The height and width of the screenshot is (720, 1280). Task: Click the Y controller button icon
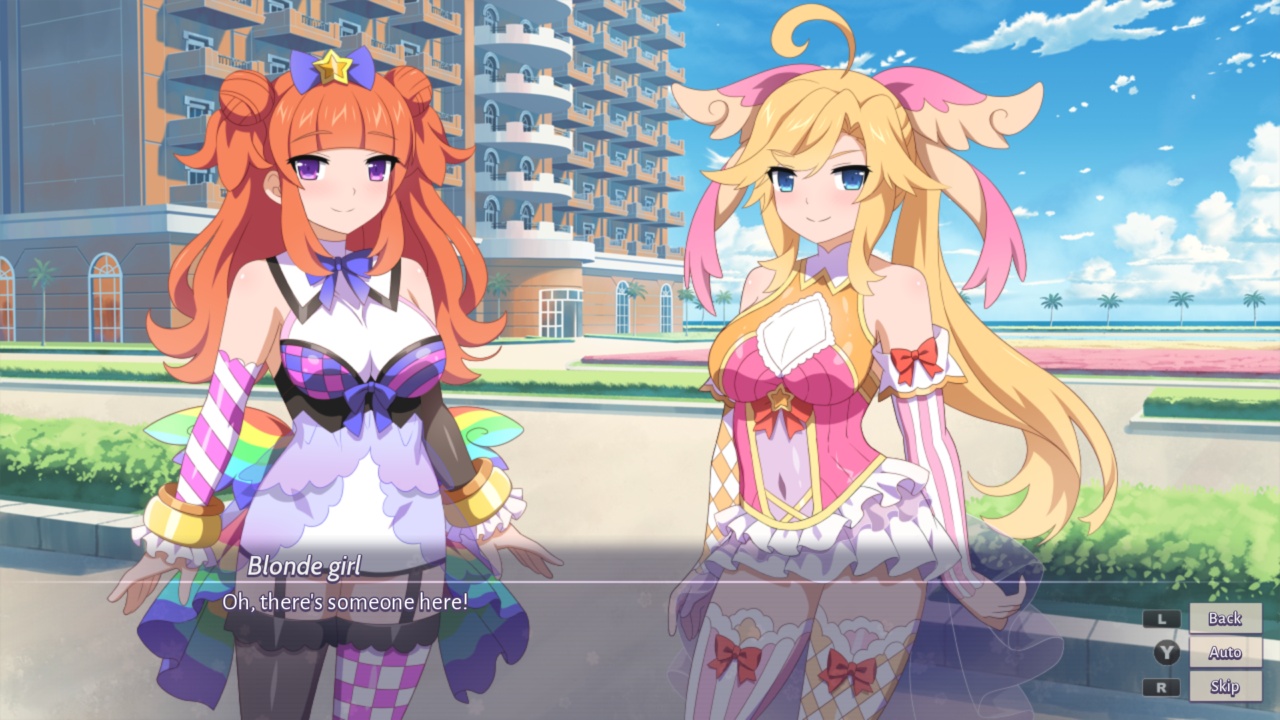click(1164, 654)
